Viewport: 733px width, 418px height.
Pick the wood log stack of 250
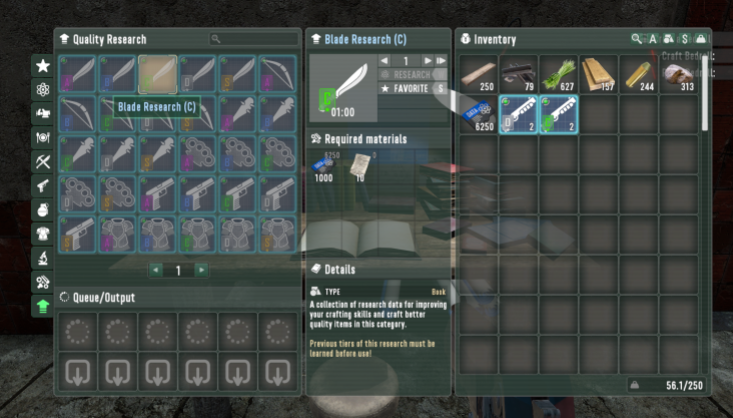479,74
